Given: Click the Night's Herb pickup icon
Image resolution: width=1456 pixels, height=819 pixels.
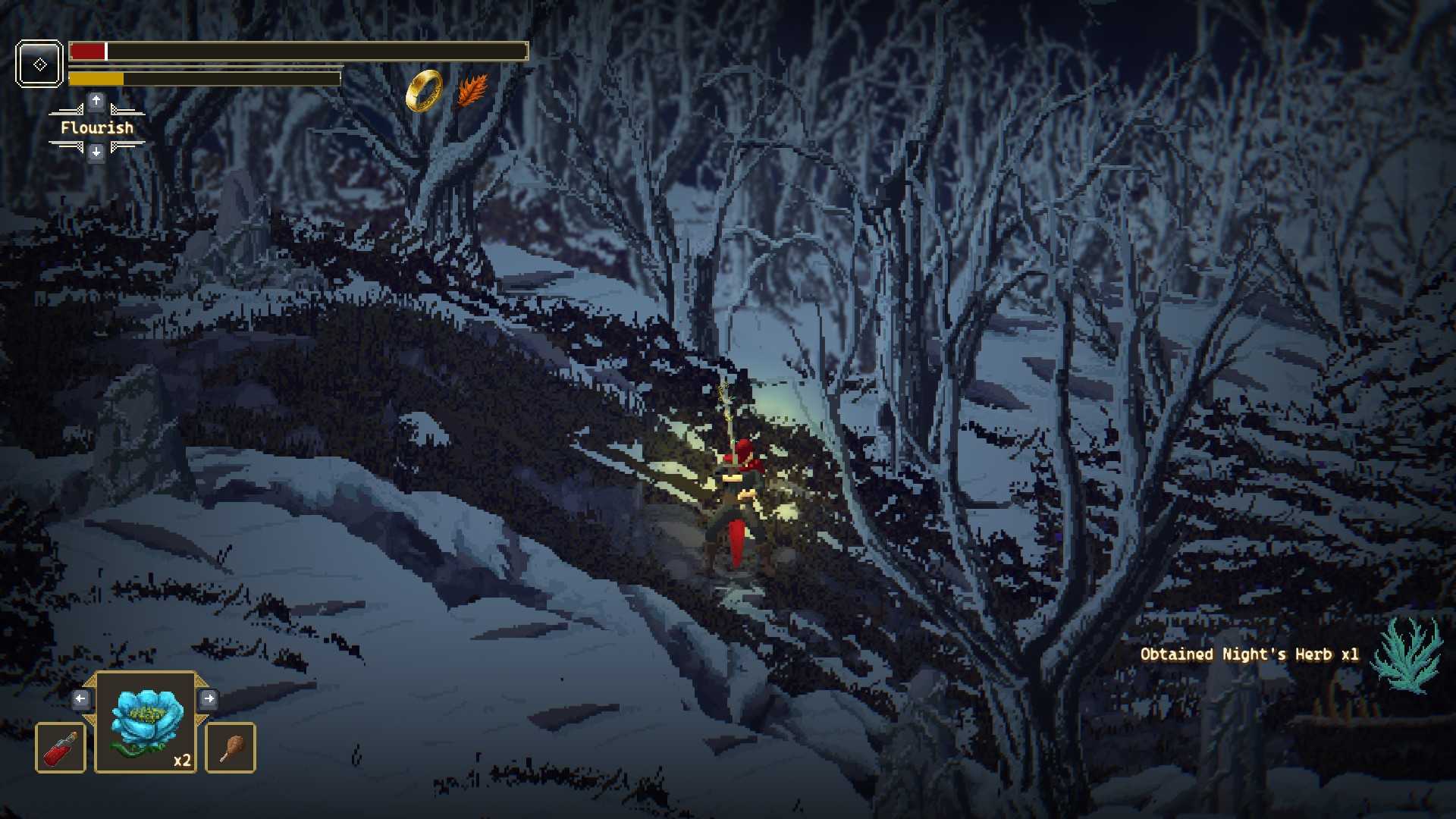Looking at the screenshot, I should [1409, 654].
